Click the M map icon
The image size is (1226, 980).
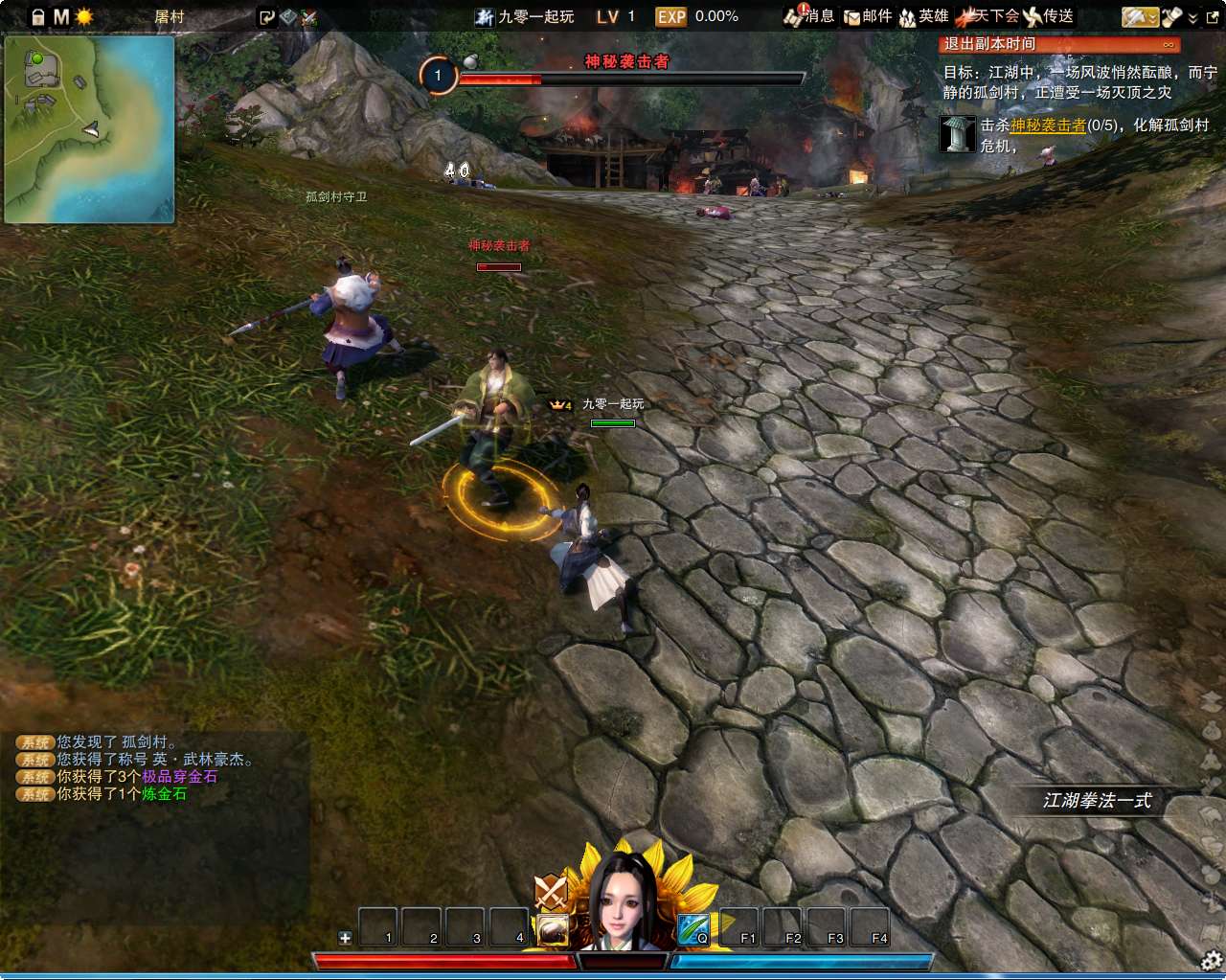tap(61, 17)
